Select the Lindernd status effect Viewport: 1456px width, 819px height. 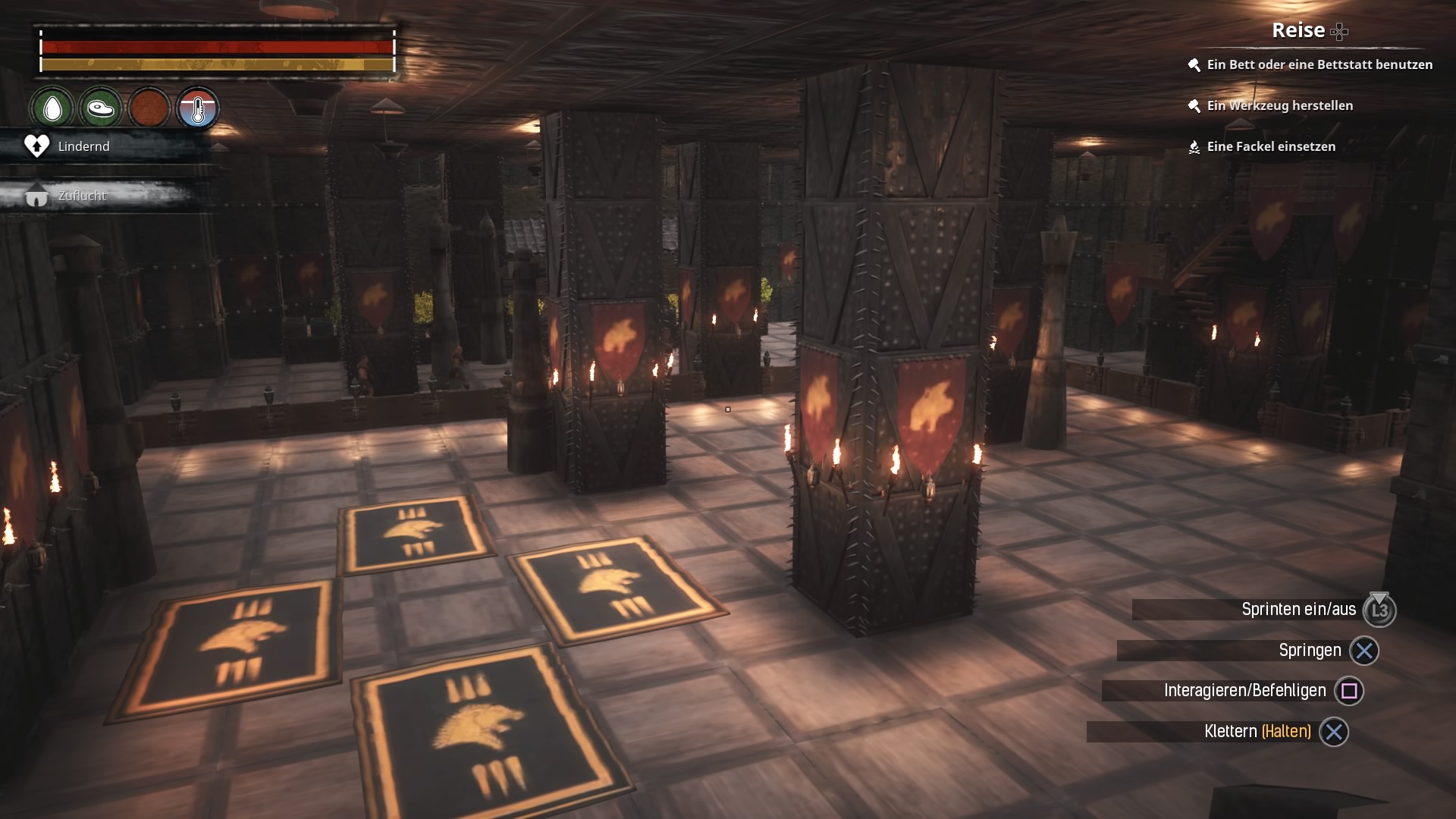click(83, 146)
